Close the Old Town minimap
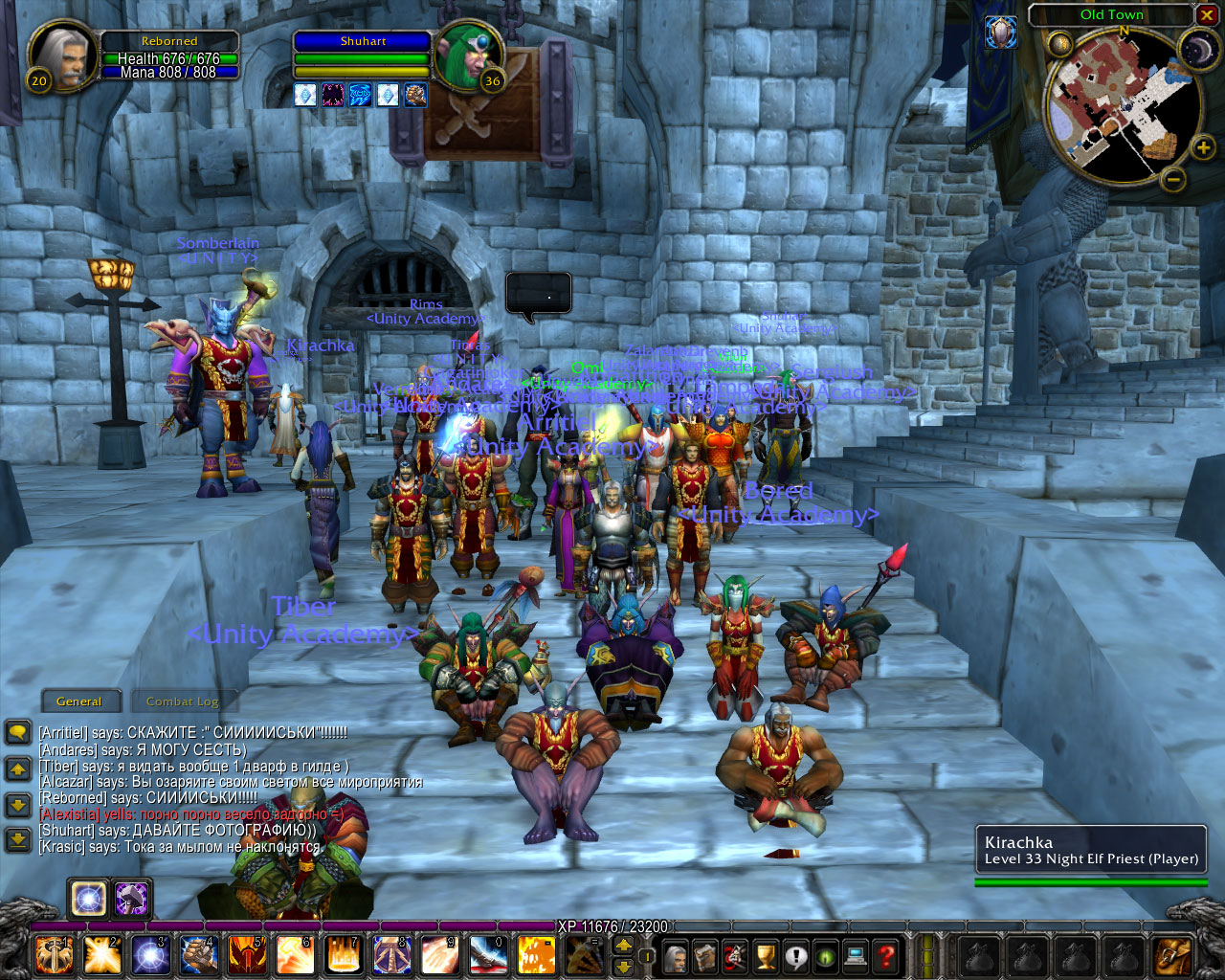This screenshot has height=980, width=1225. pos(1207,15)
